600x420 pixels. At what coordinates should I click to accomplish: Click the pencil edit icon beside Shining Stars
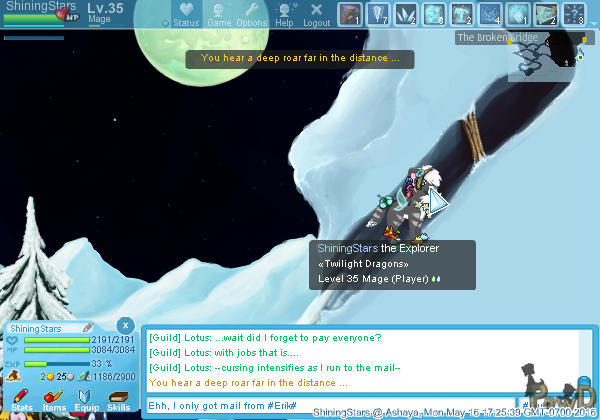(88, 328)
